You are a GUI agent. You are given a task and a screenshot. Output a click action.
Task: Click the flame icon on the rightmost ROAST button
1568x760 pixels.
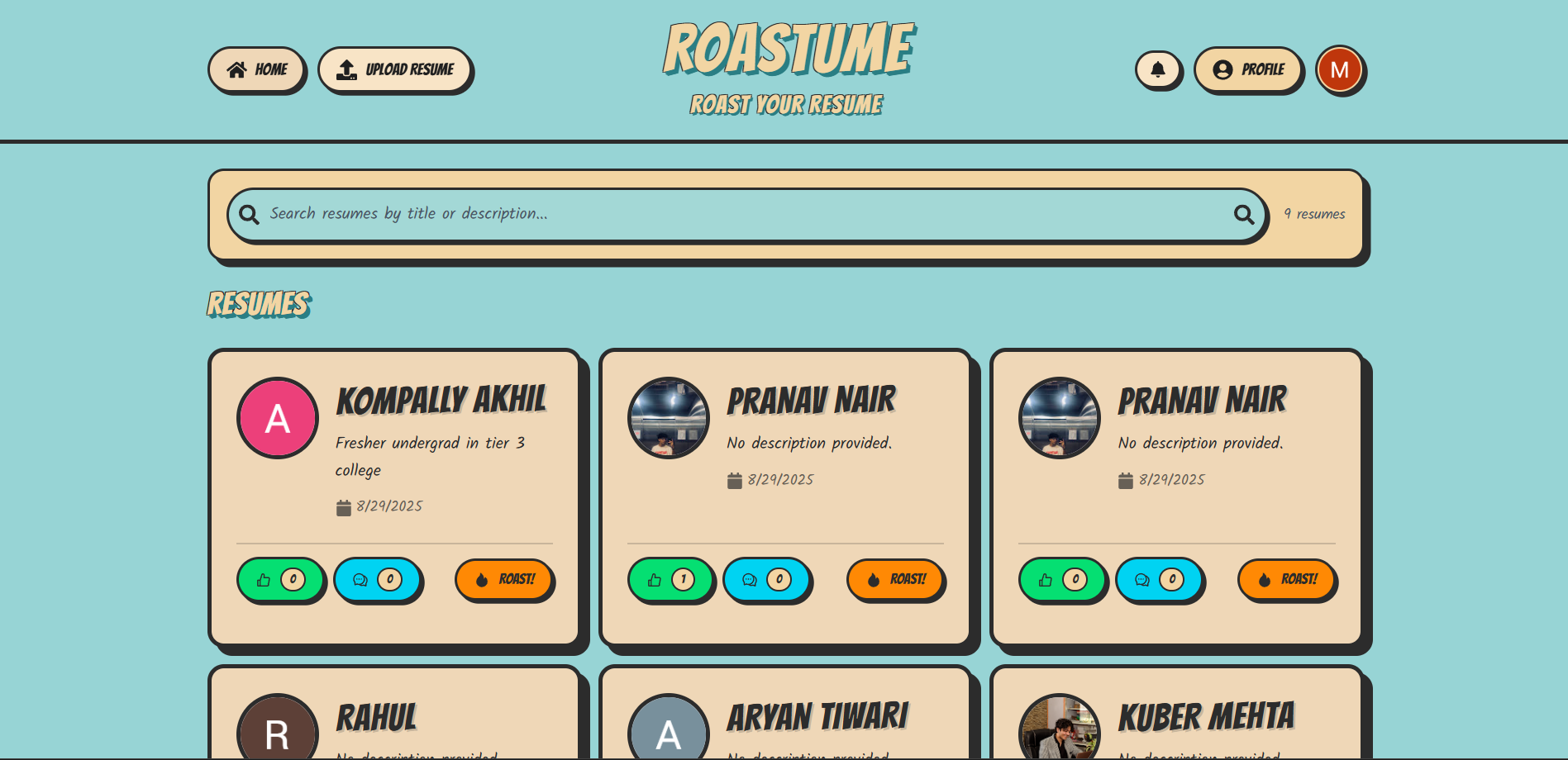1264,580
